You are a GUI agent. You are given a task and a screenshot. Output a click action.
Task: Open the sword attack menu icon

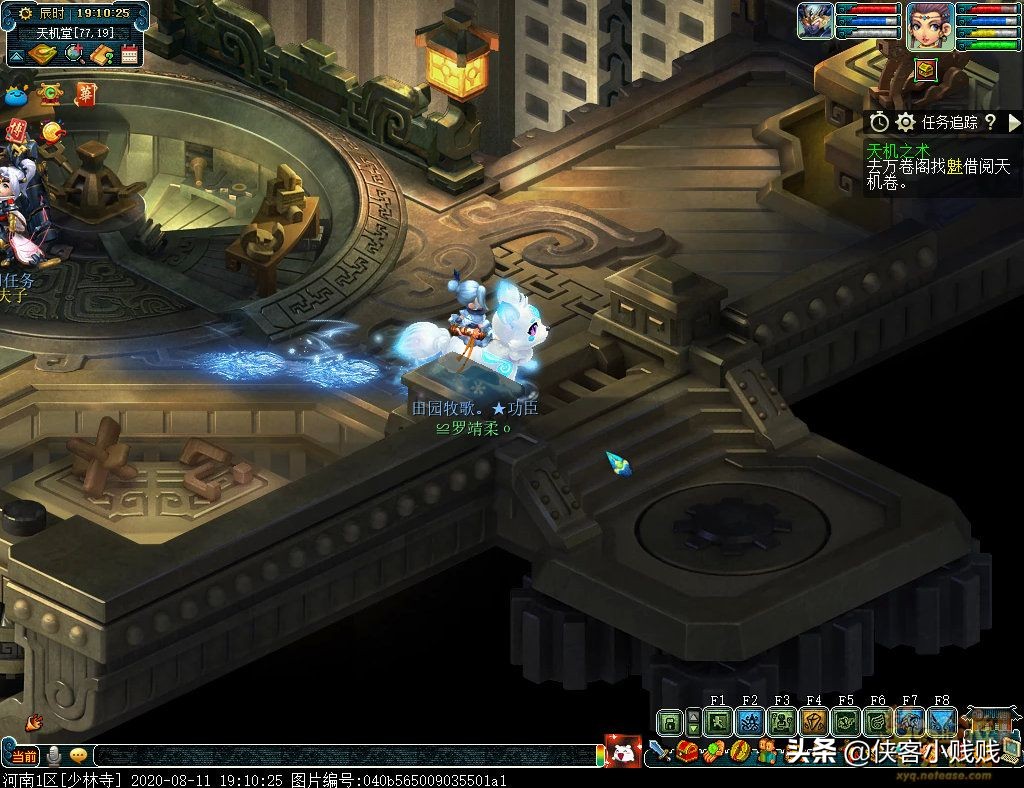[x=659, y=748]
